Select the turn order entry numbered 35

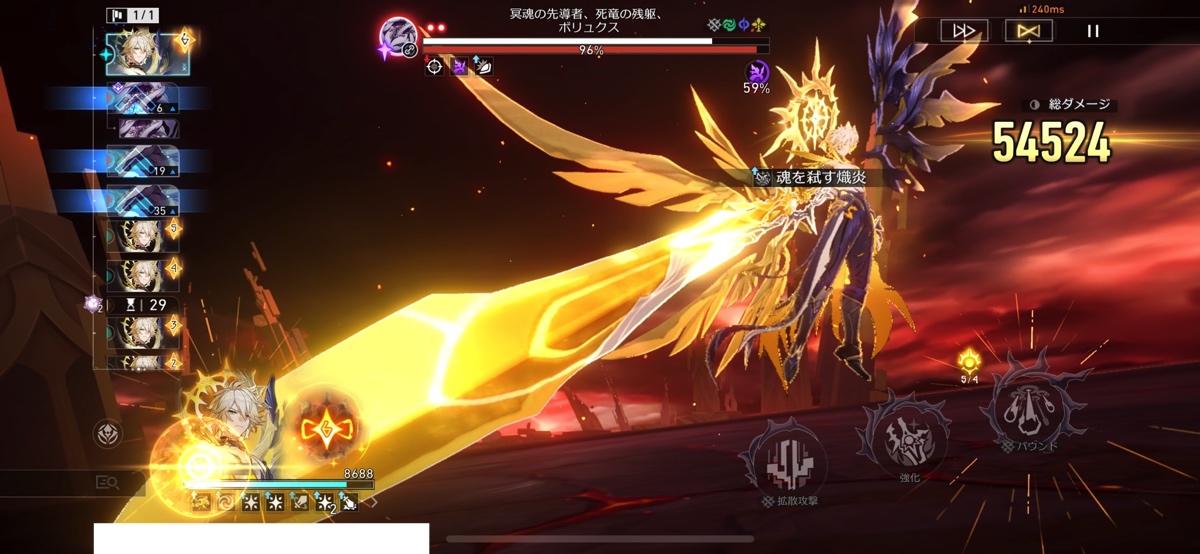(x=143, y=201)
